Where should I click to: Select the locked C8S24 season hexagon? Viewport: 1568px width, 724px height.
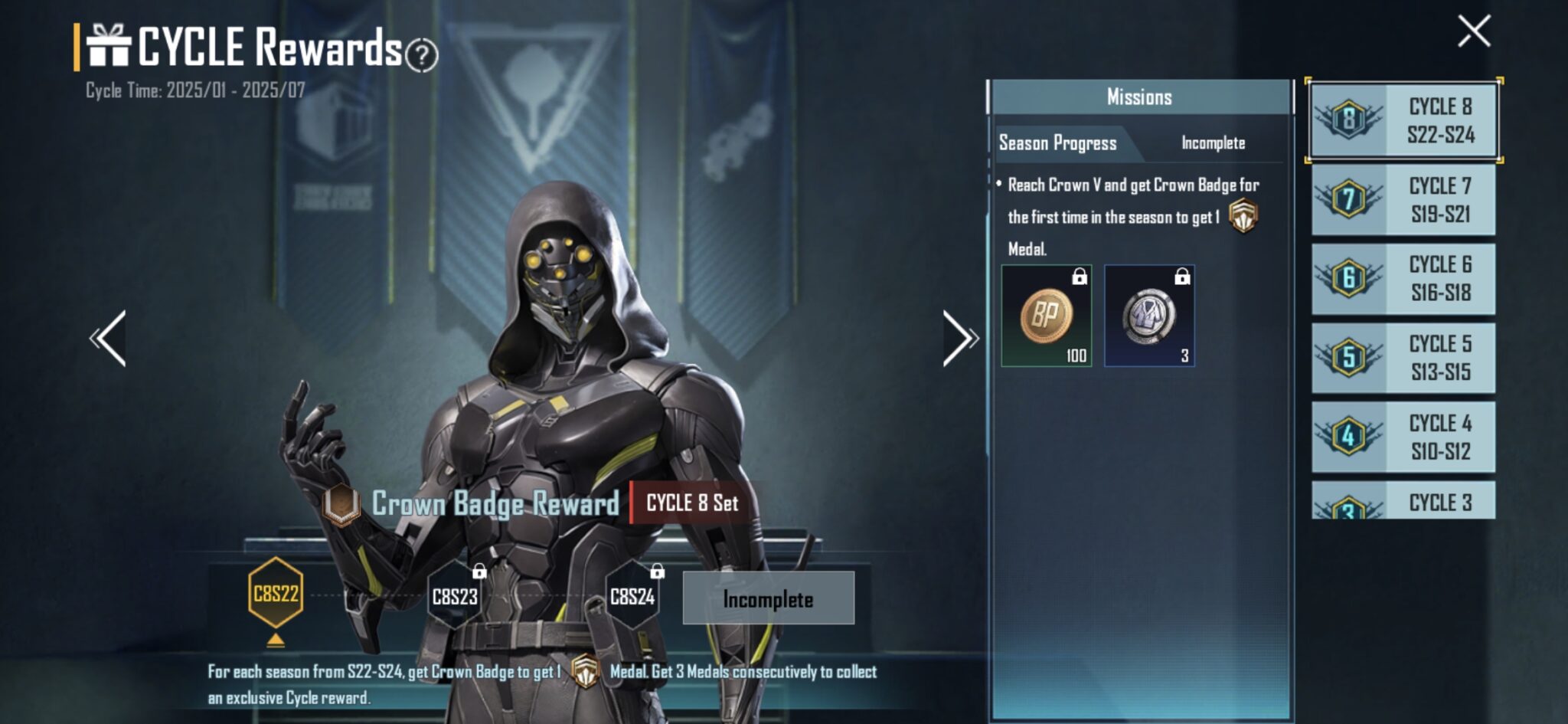click(632, 596)
